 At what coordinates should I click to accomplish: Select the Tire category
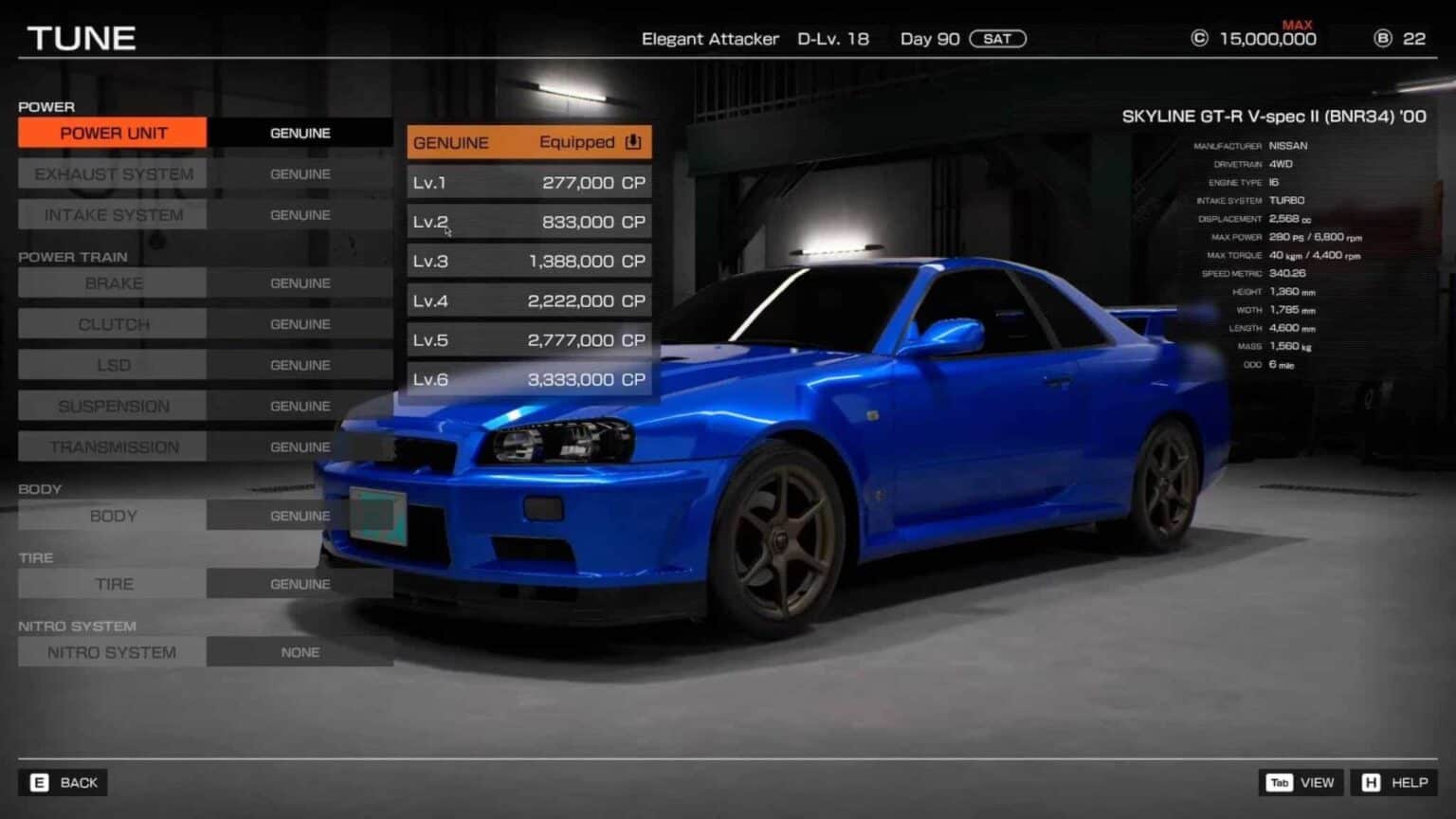tap(113, 584)
